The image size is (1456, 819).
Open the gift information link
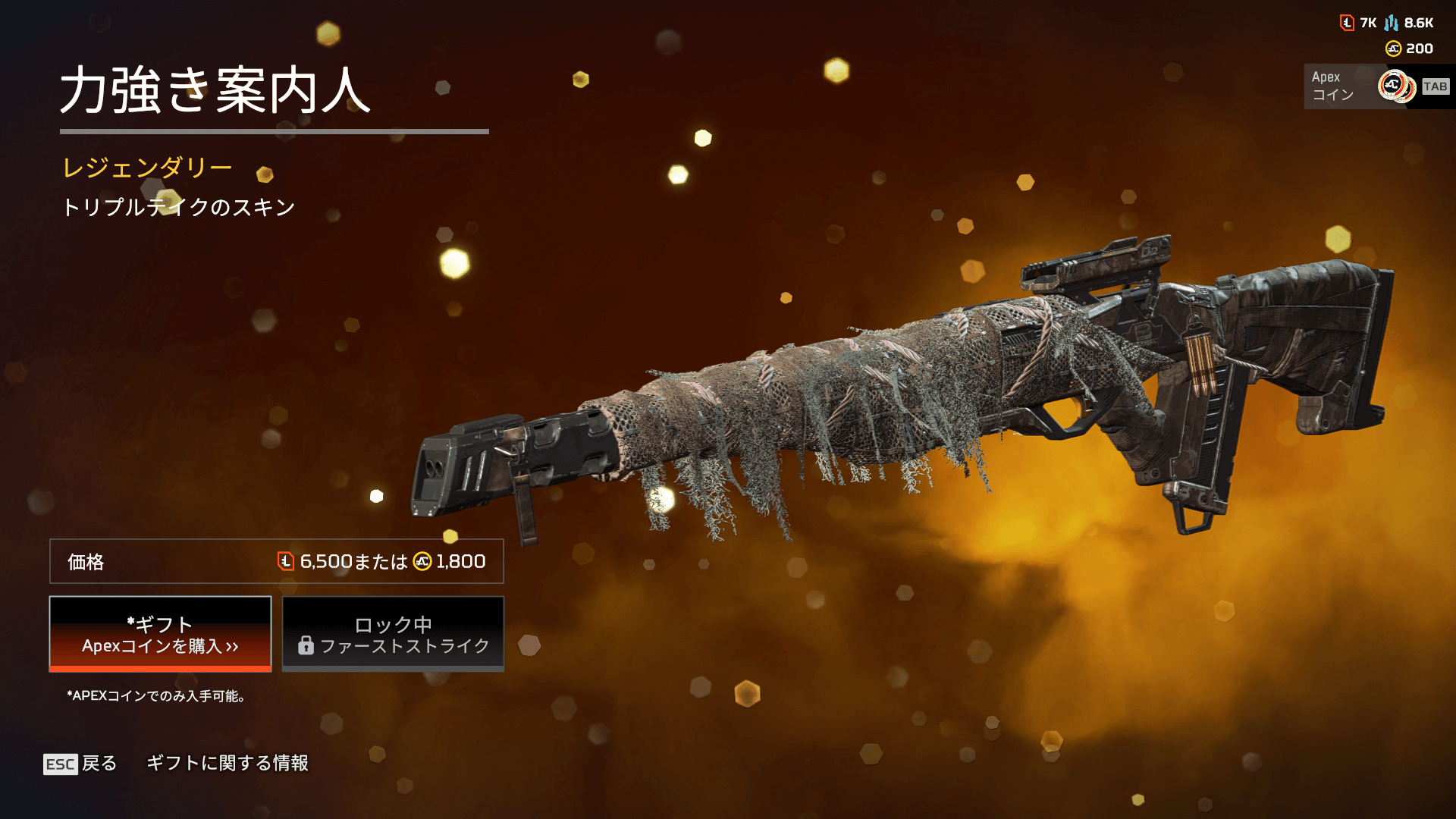pos(227,763)
